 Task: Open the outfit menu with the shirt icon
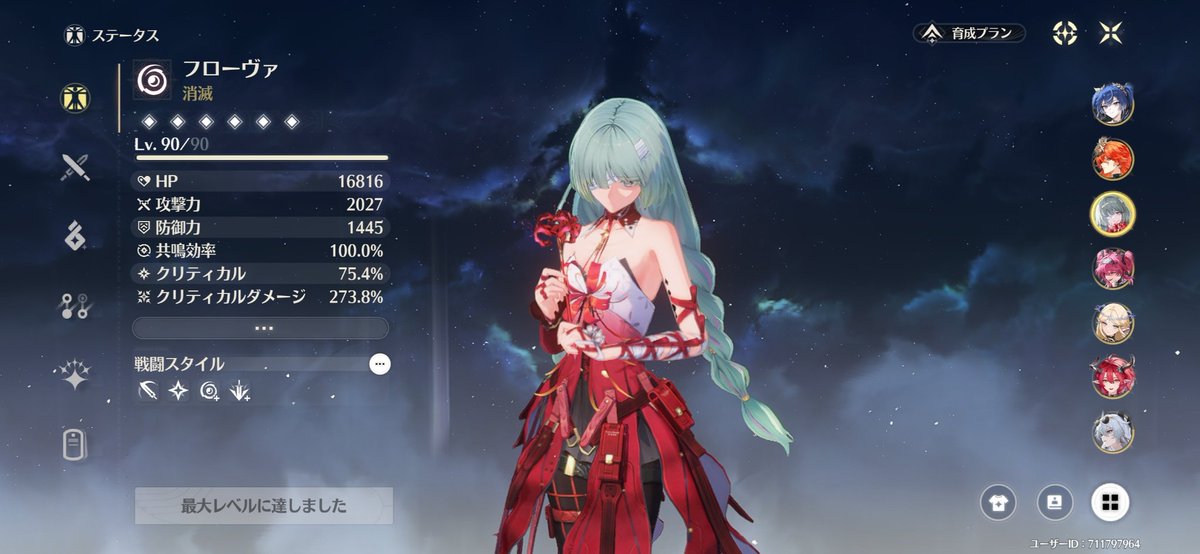998,503
